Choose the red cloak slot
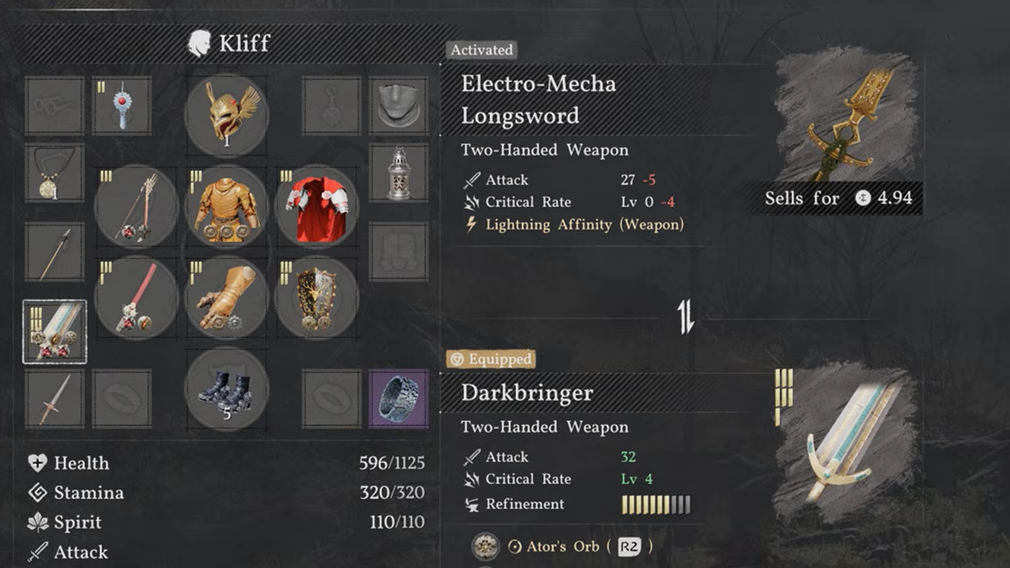Screen dimensions: 1010x568 [x=317, y=207]
